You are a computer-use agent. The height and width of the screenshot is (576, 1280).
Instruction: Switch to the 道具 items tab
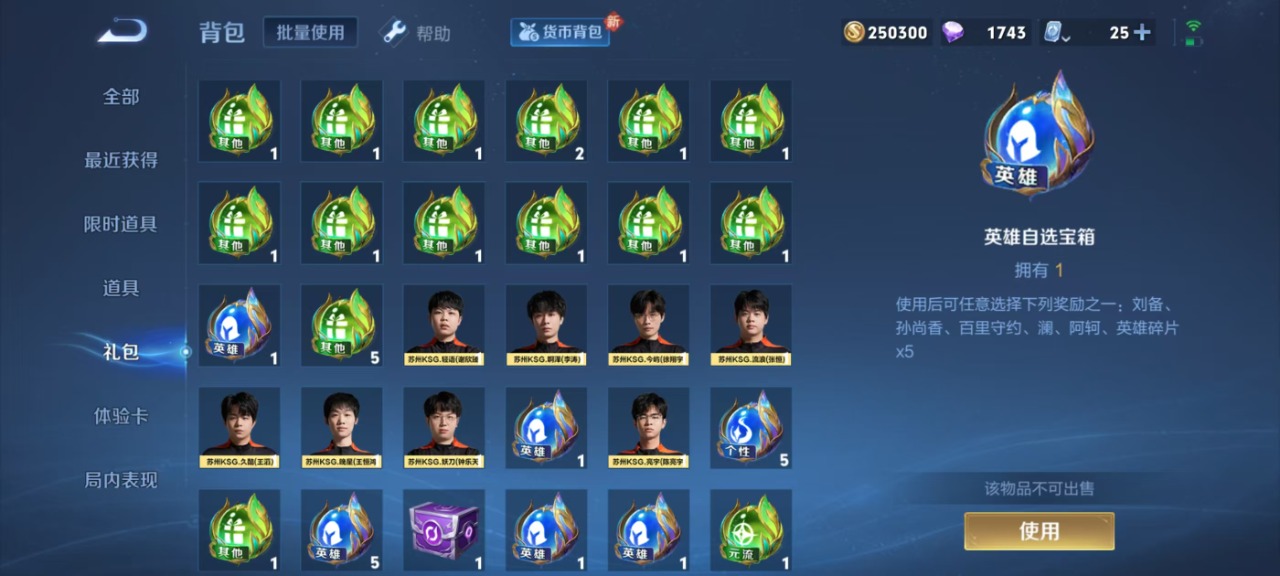121,288
